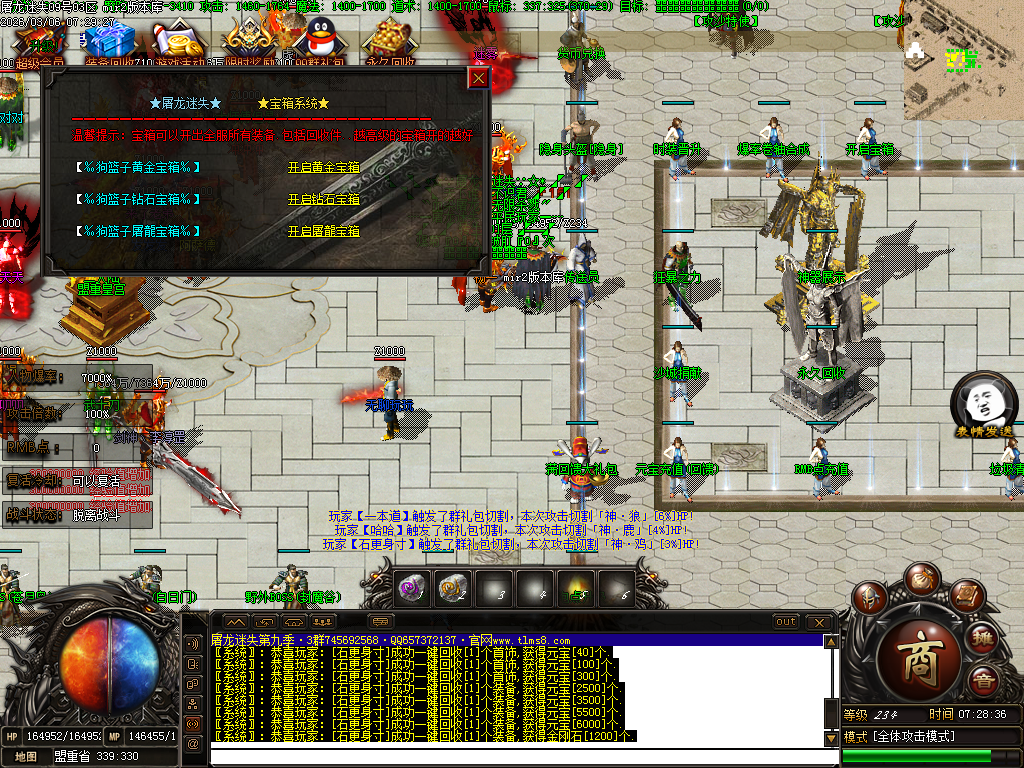Choose the 开启钻石宝箱 diamond chest link
The image size is (1024, 768).
pos(323,200)
